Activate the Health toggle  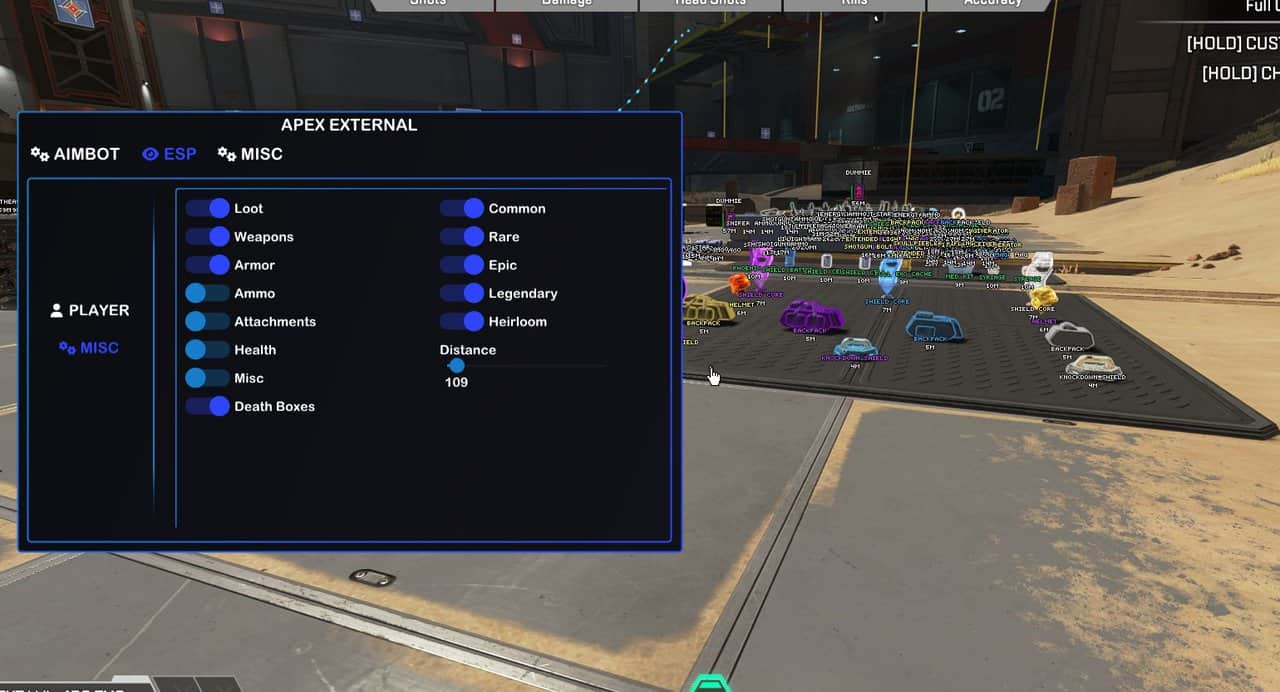[207, 350]
